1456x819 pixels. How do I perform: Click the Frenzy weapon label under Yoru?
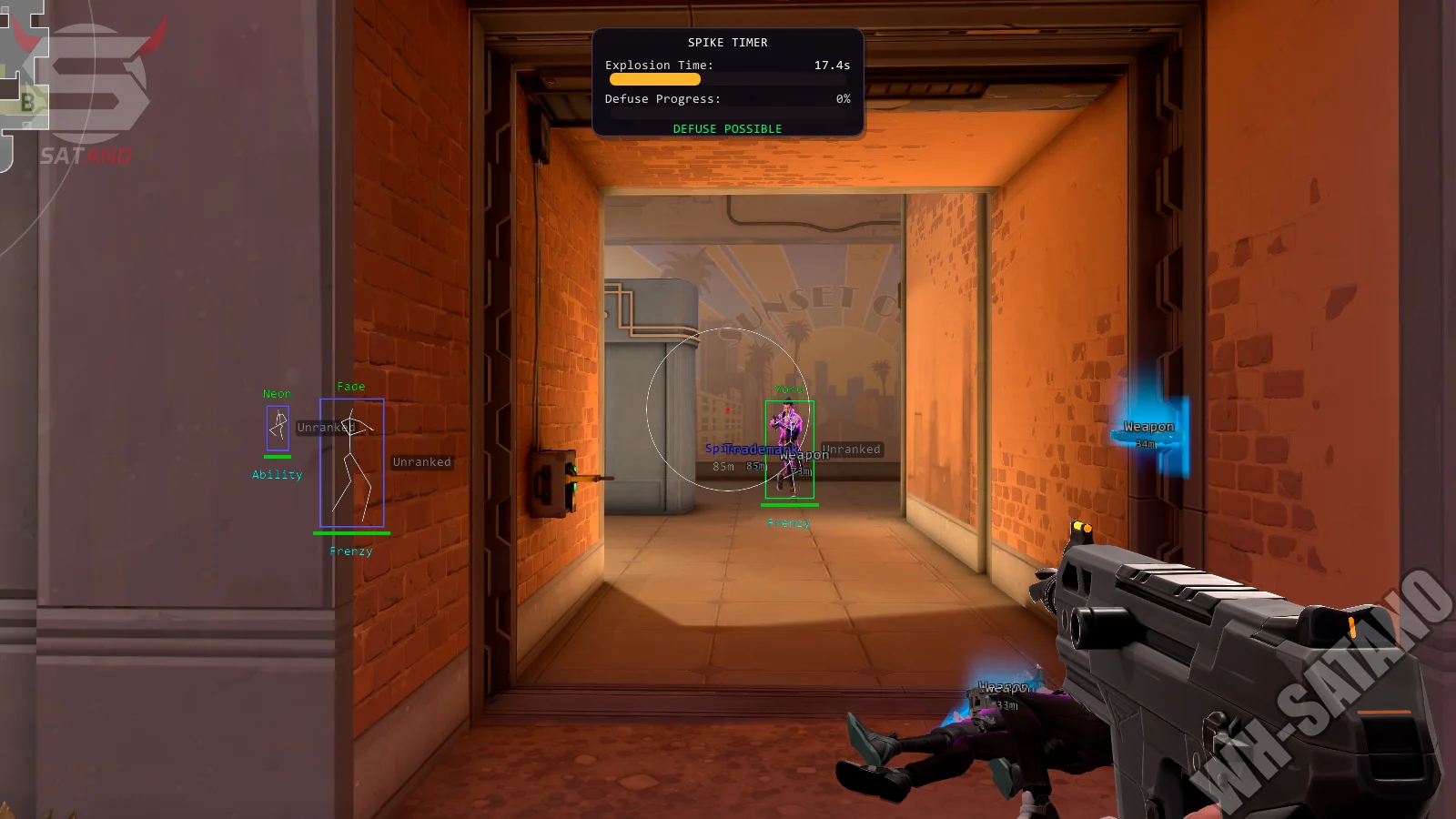click(788, 522)
